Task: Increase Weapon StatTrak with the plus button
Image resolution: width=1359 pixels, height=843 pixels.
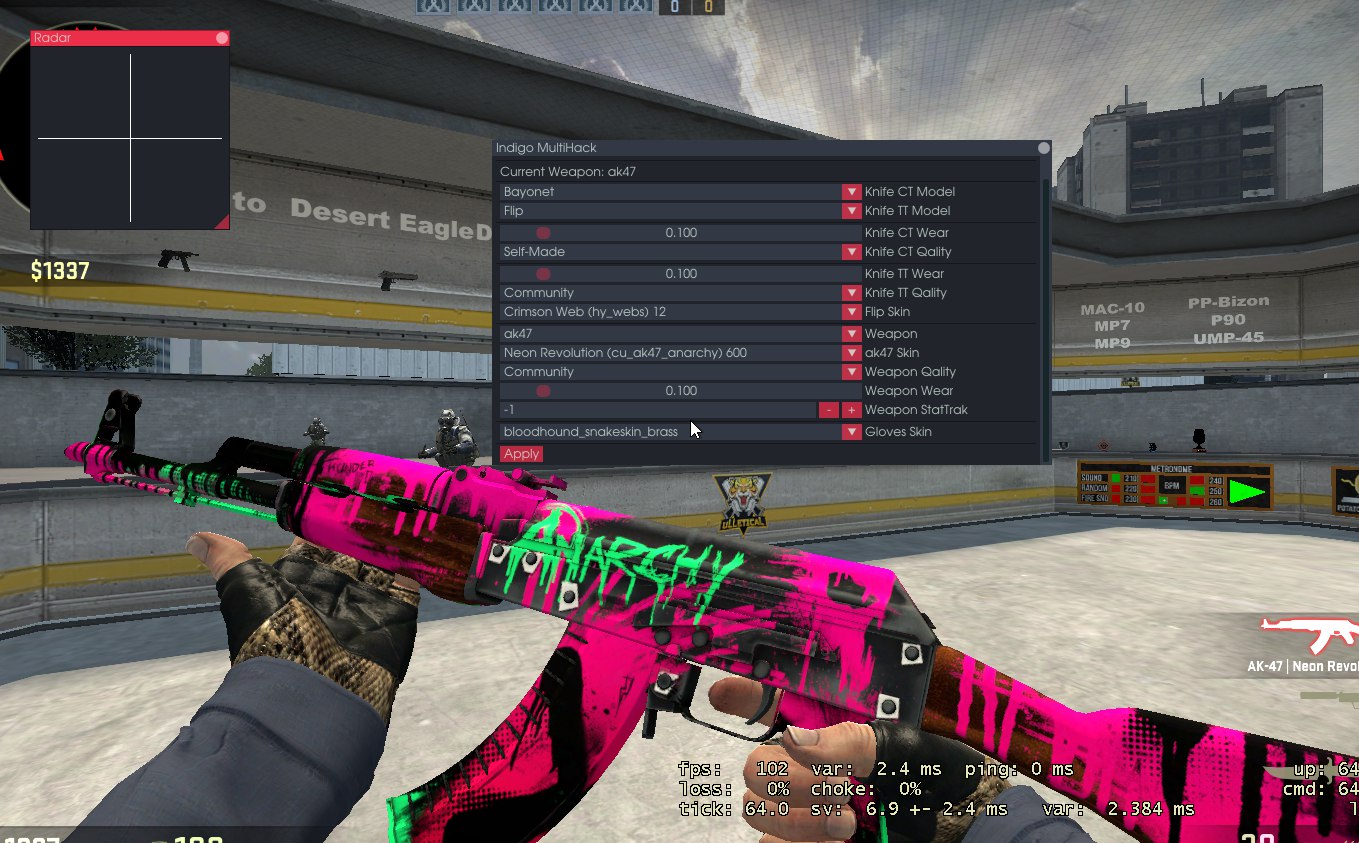Action: 851,410
